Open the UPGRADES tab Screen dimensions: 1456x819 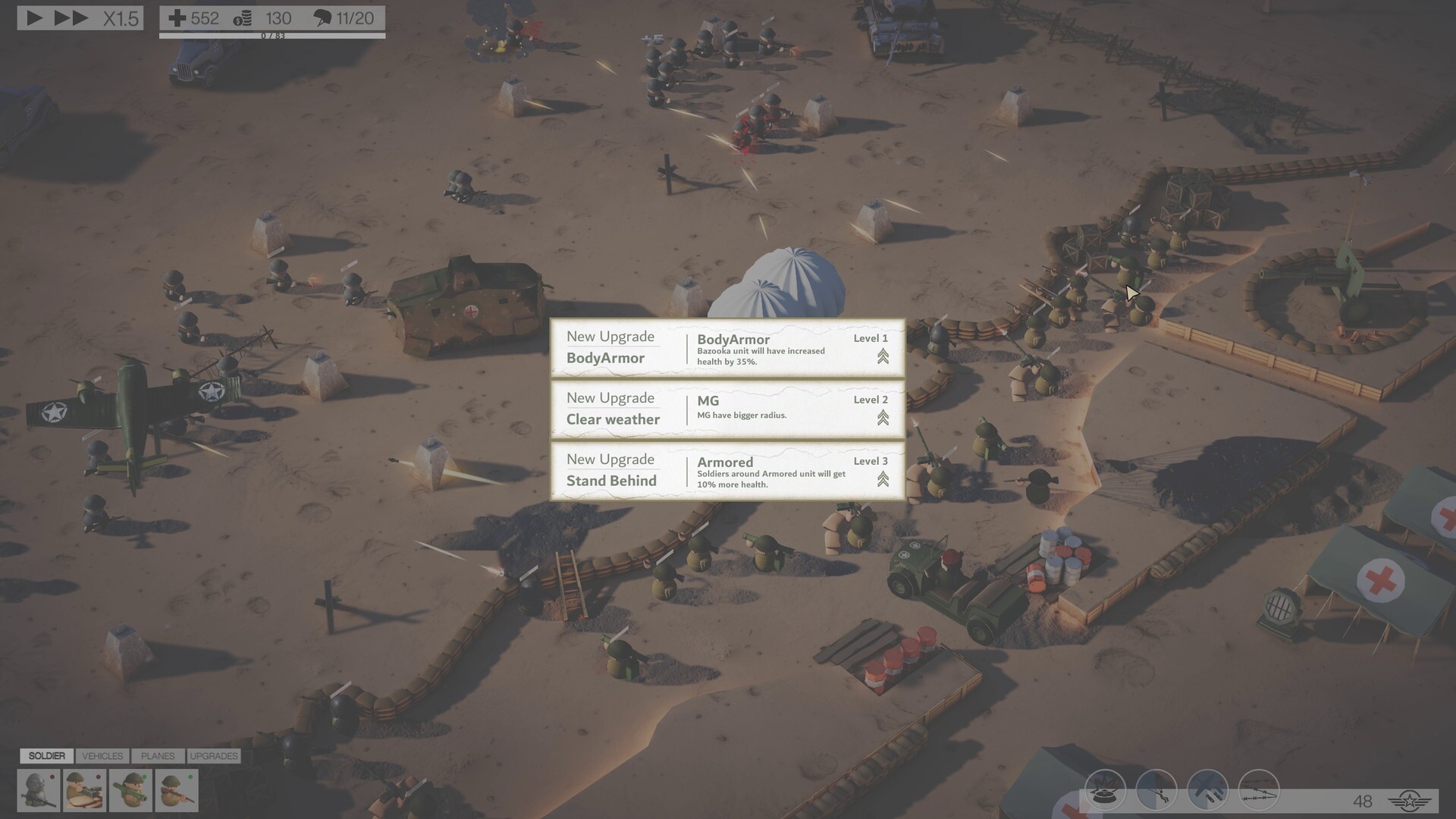click(214, 755)
